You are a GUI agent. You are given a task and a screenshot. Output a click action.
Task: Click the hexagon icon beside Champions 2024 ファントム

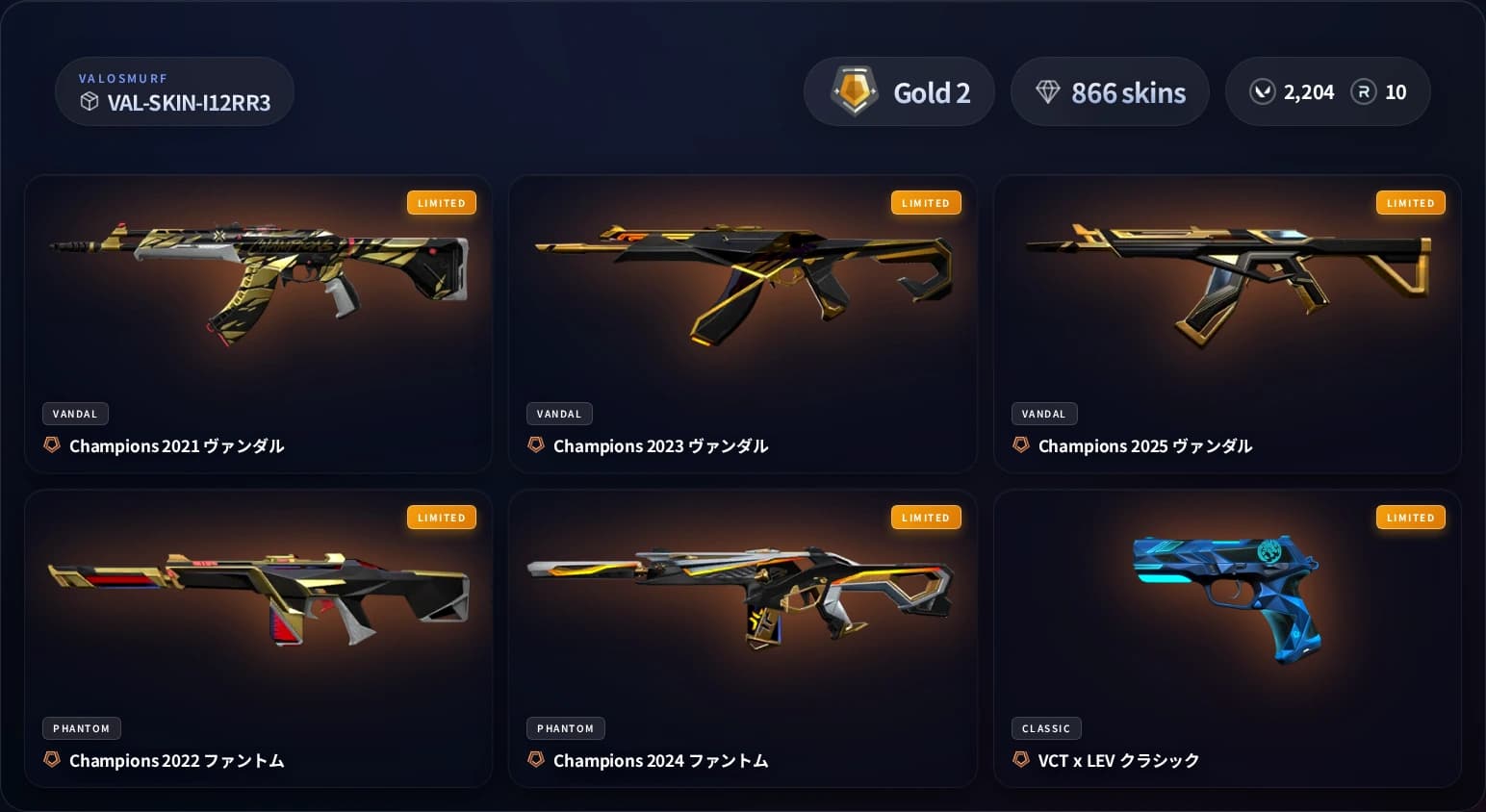pos(536,760)
